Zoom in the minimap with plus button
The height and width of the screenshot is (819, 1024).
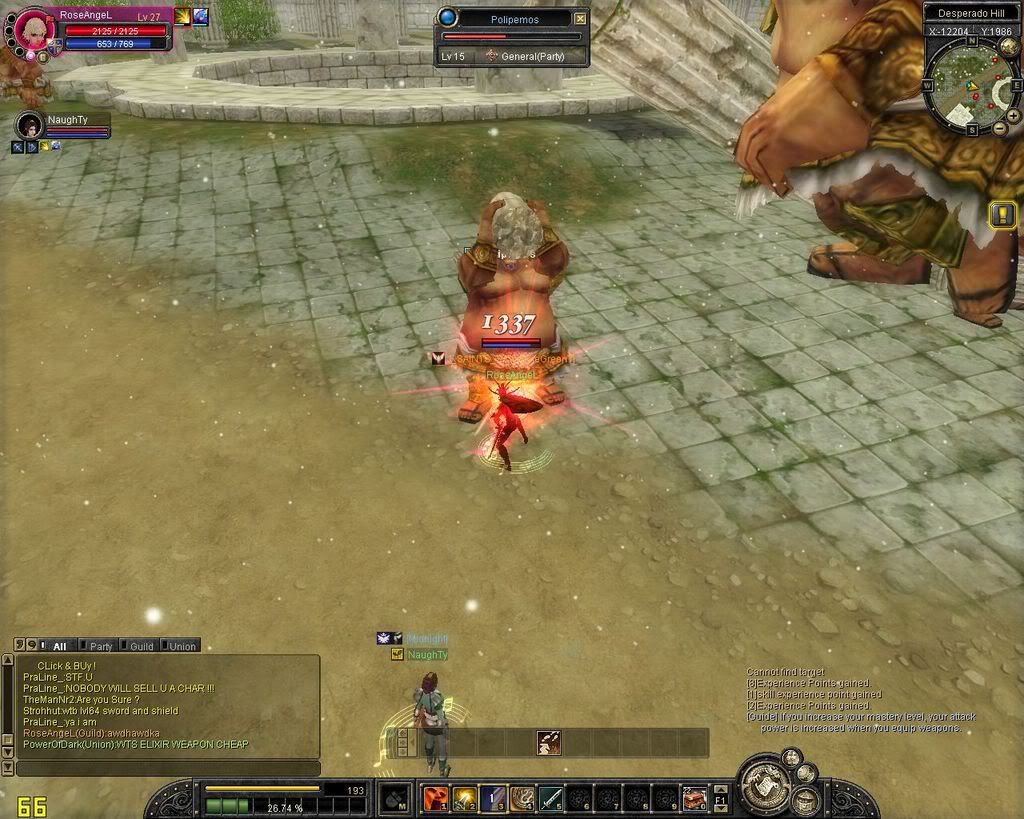[x=1013, y=115]
